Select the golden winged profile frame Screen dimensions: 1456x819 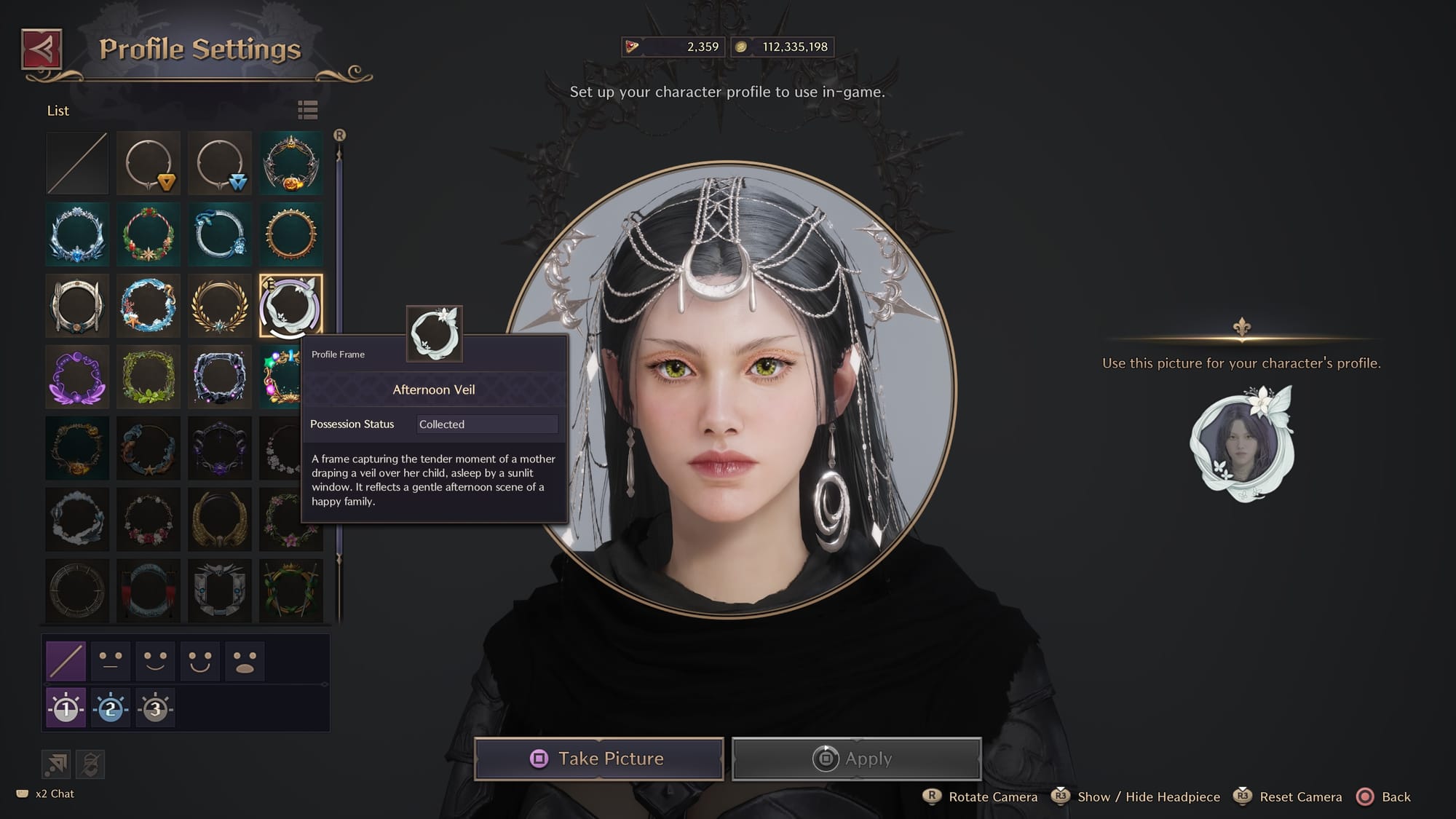(220, 520)
